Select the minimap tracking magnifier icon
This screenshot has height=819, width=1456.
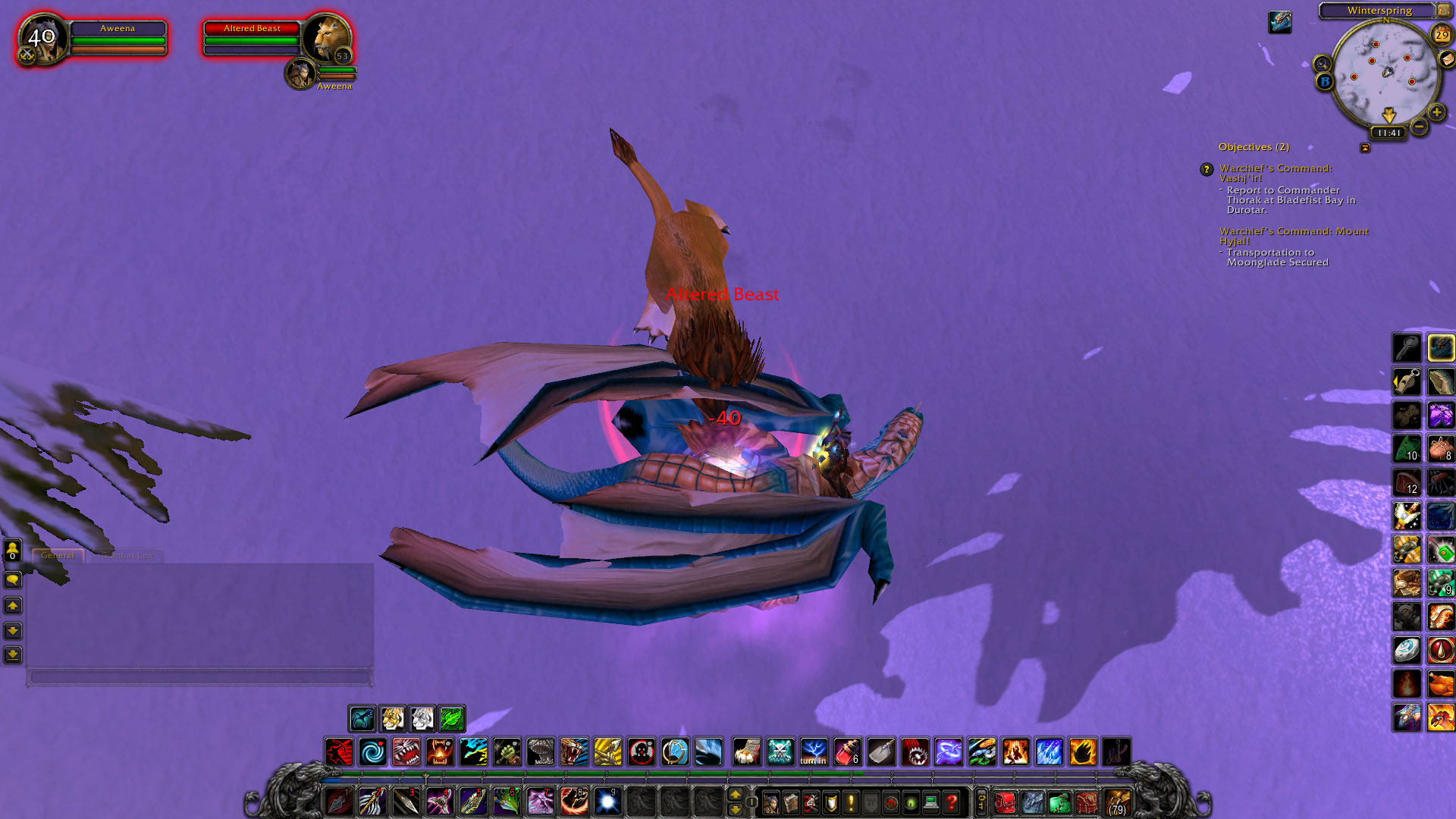point(1323,64)
